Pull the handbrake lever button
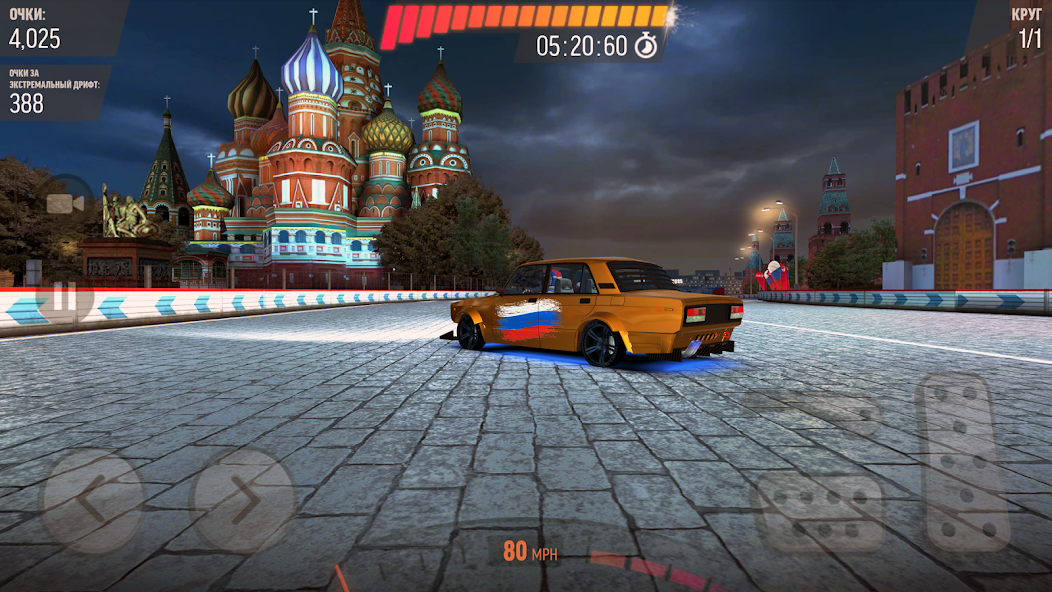This screenshot has height=592, width=1052. [812, 411]
